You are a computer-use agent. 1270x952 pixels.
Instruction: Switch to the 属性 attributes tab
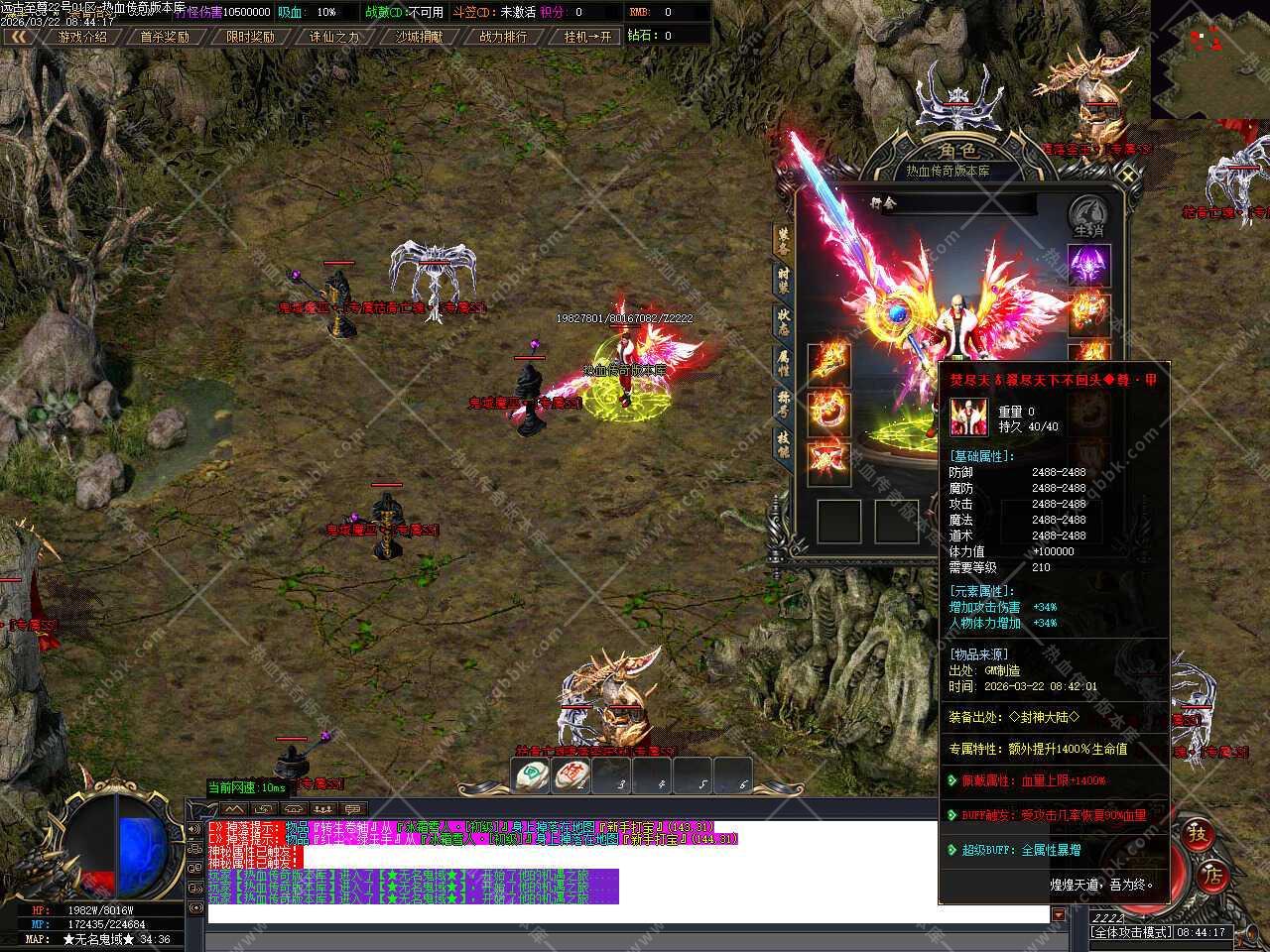[x=784, y=363]
